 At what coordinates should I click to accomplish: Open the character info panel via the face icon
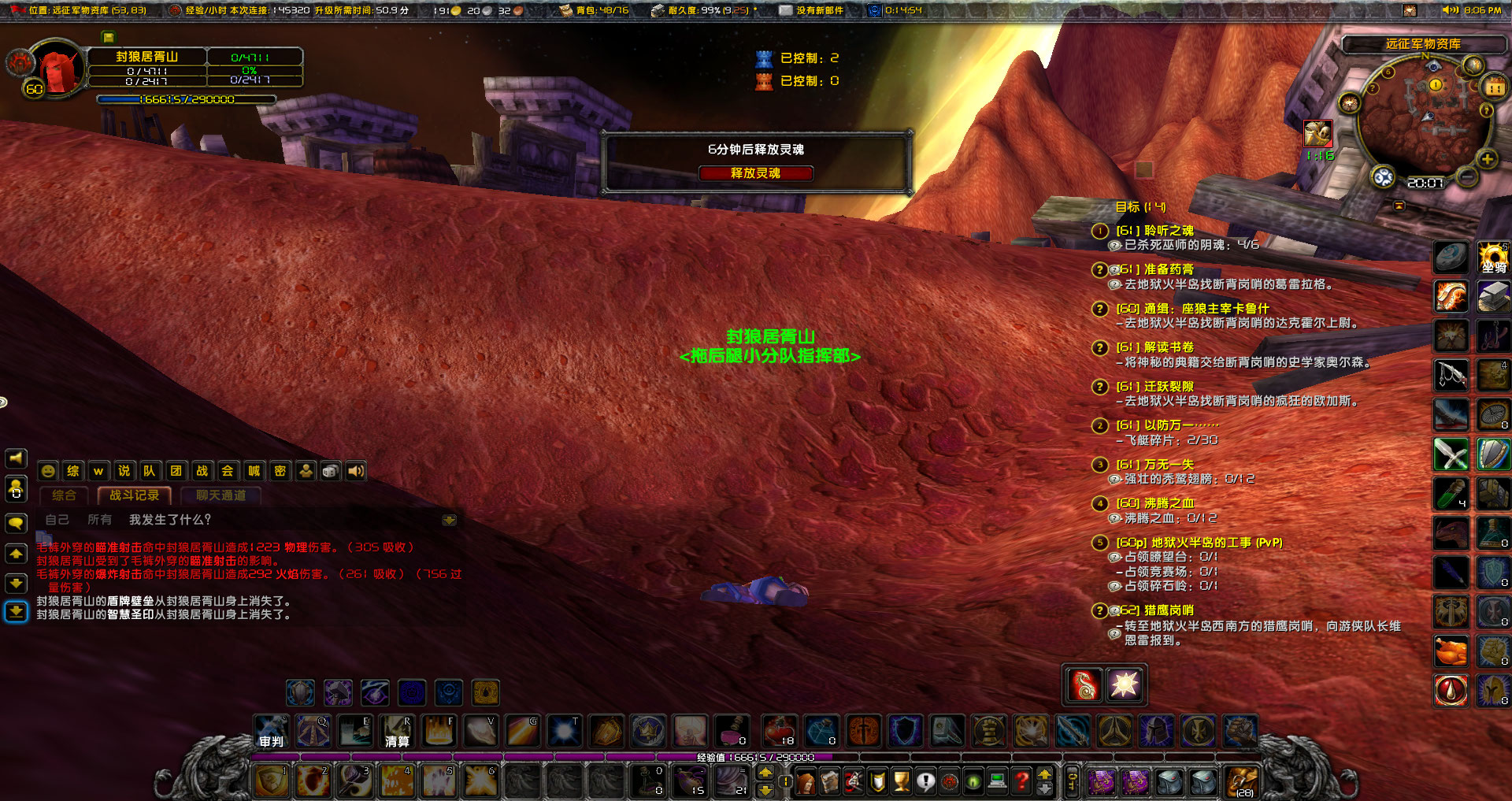[806, 781]
